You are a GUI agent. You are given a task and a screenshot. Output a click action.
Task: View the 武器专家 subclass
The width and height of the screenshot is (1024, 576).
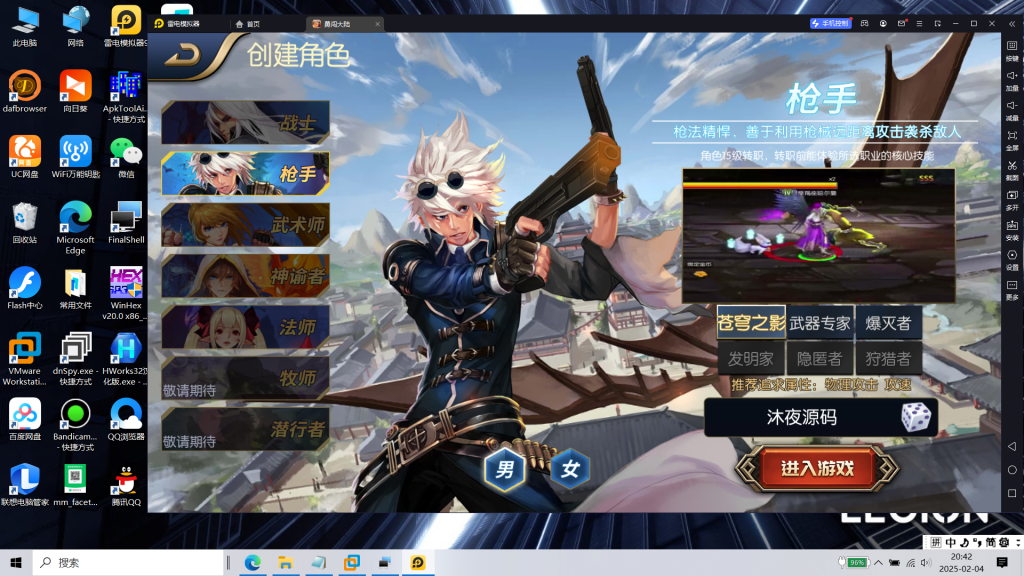pos(820,323)
